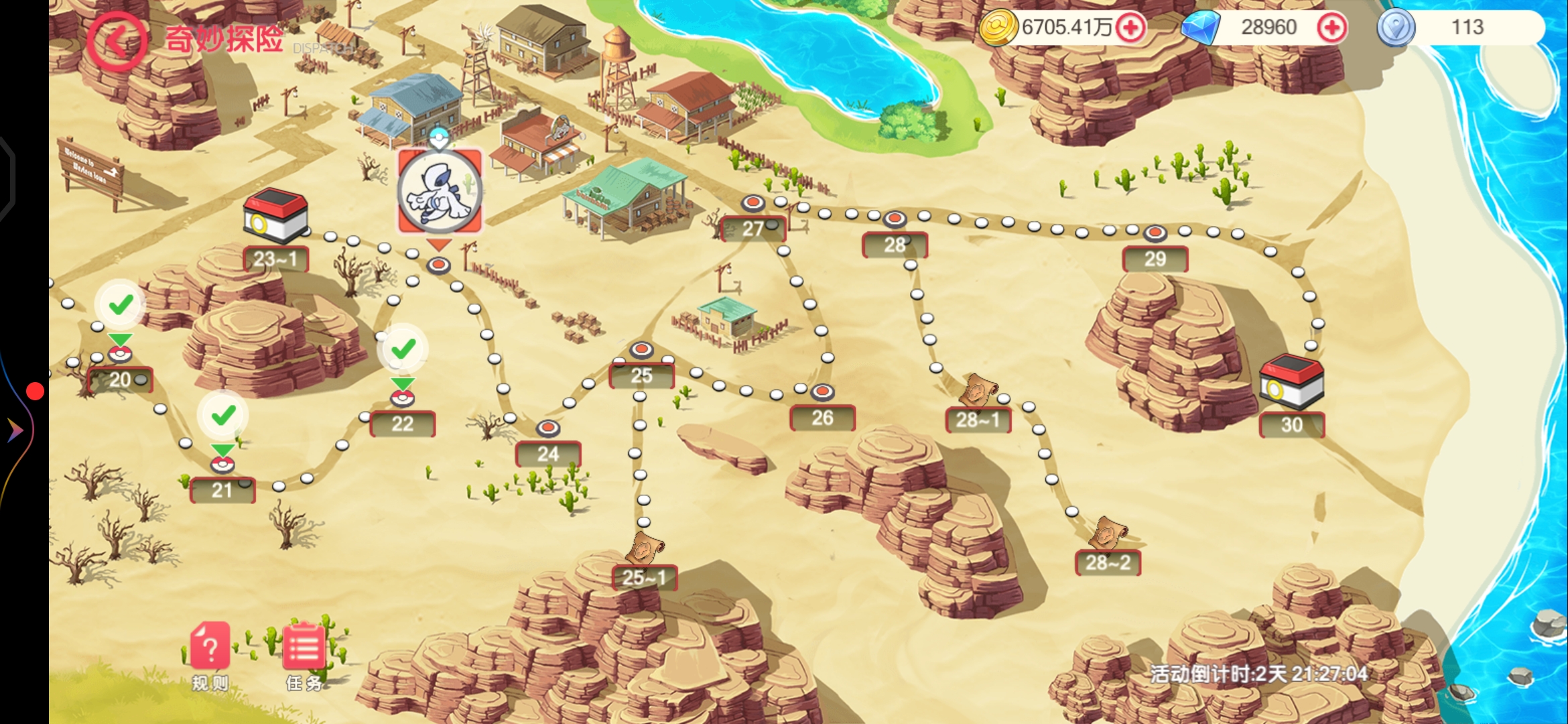Viewport: 1568px width, 724px height.
Task: Open the 任务 task list
Action: [304, 654]
